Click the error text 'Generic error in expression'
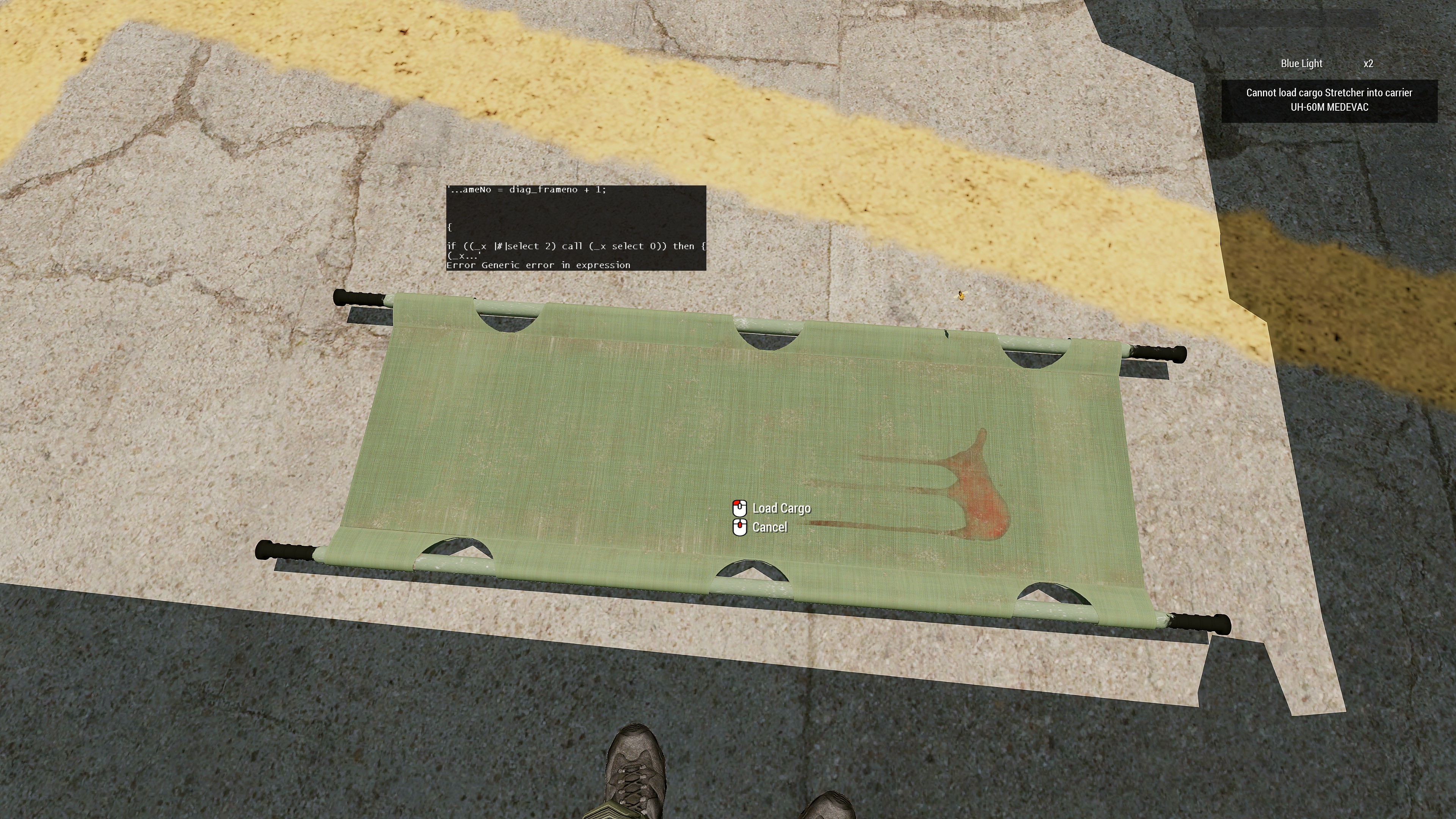The width and height of the screenshot is (1456, 819). [x=539, y=265]
